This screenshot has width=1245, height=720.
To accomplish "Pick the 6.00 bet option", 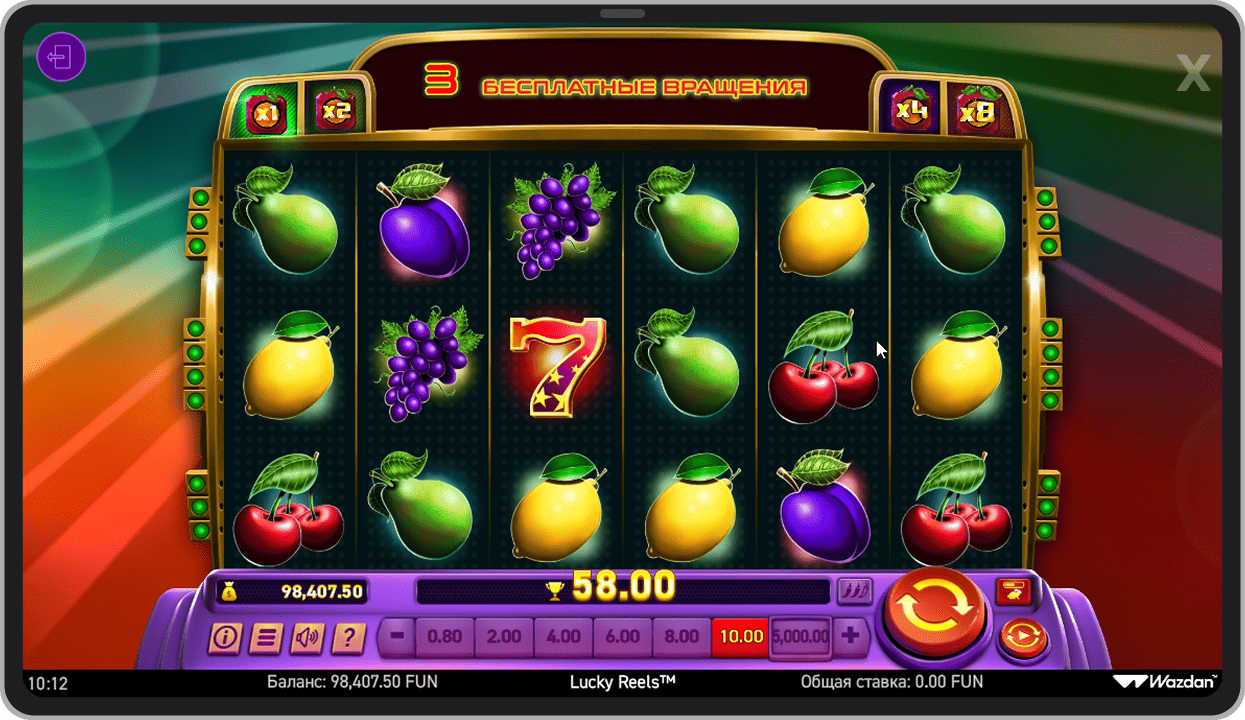I will 623,636.
